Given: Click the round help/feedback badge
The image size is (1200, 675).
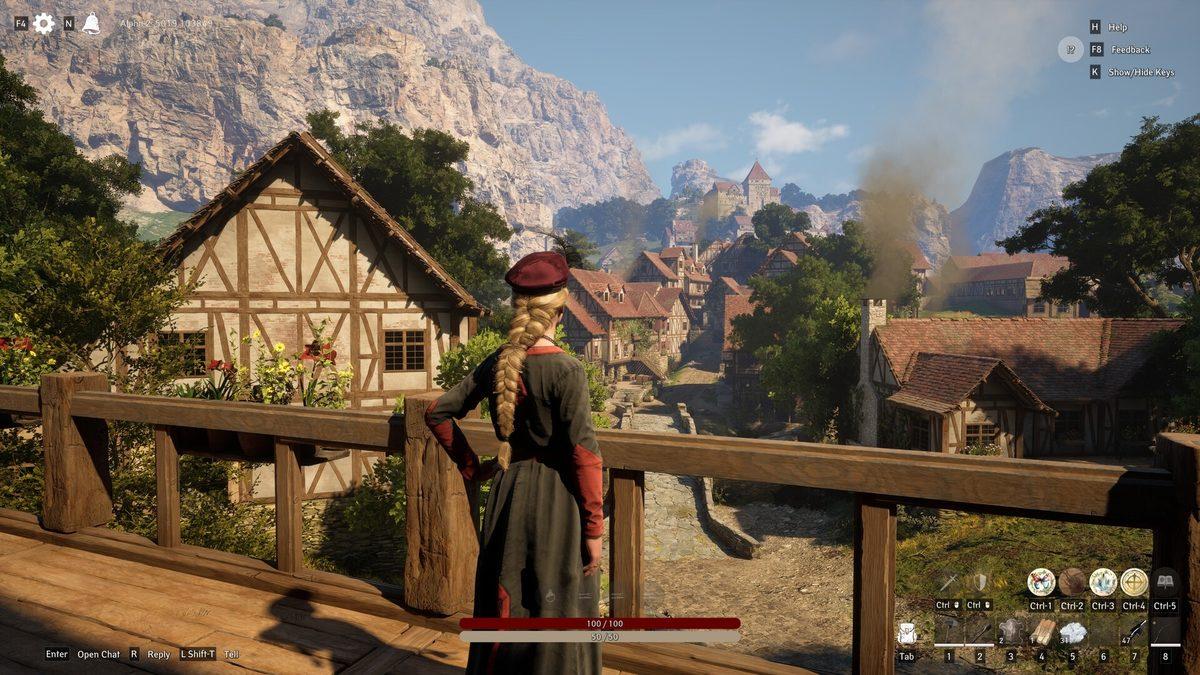Looking at the screenshot, I should tap(1071, 49).
